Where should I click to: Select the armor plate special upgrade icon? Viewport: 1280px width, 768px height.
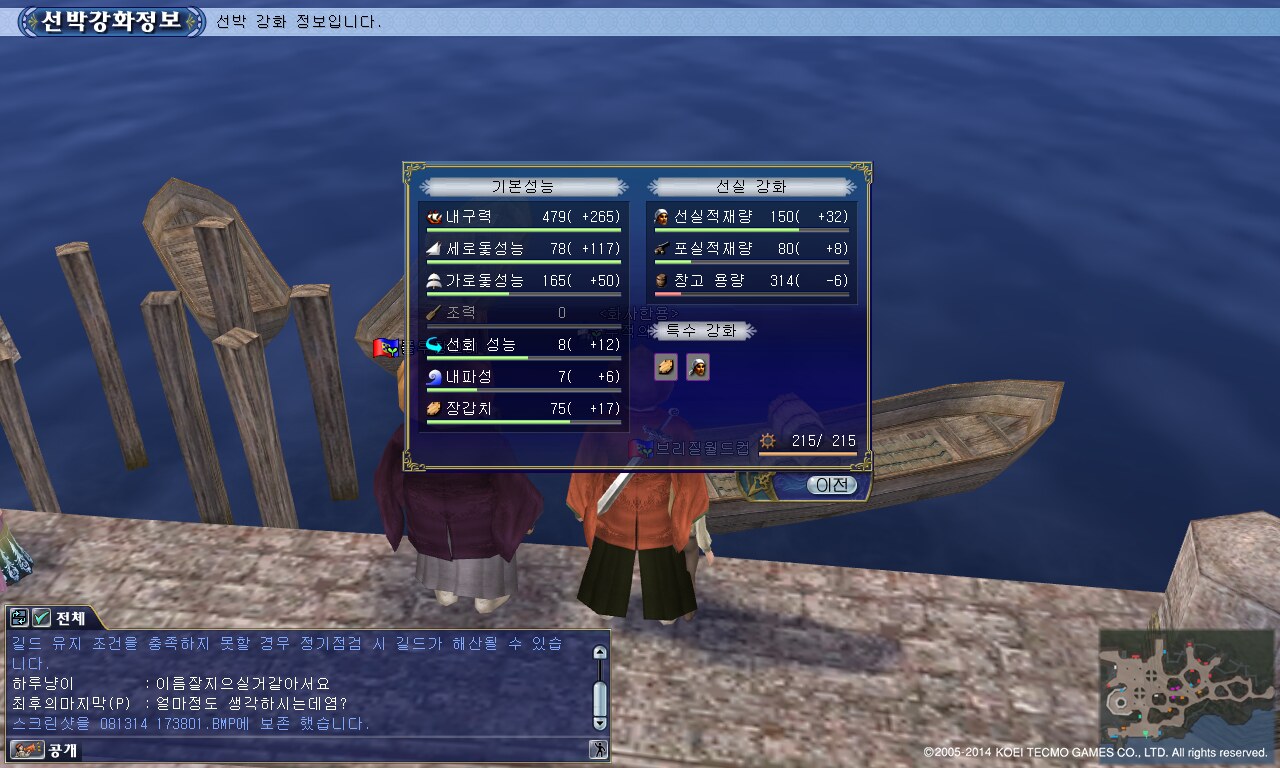click(666, 367)
